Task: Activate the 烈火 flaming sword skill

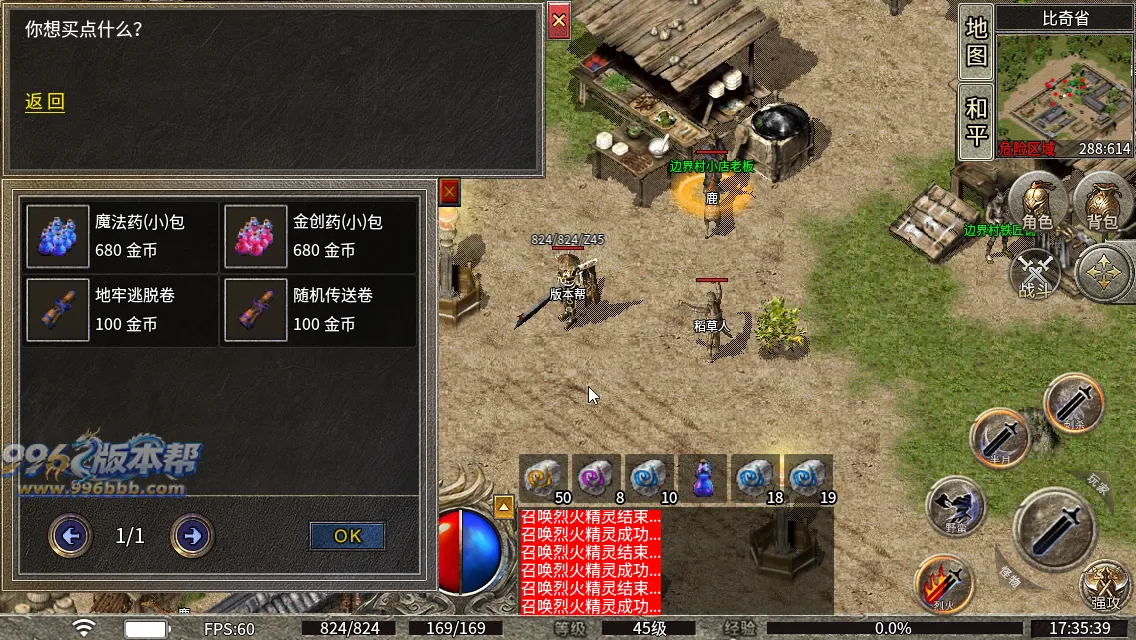Action: click(944, 584)
